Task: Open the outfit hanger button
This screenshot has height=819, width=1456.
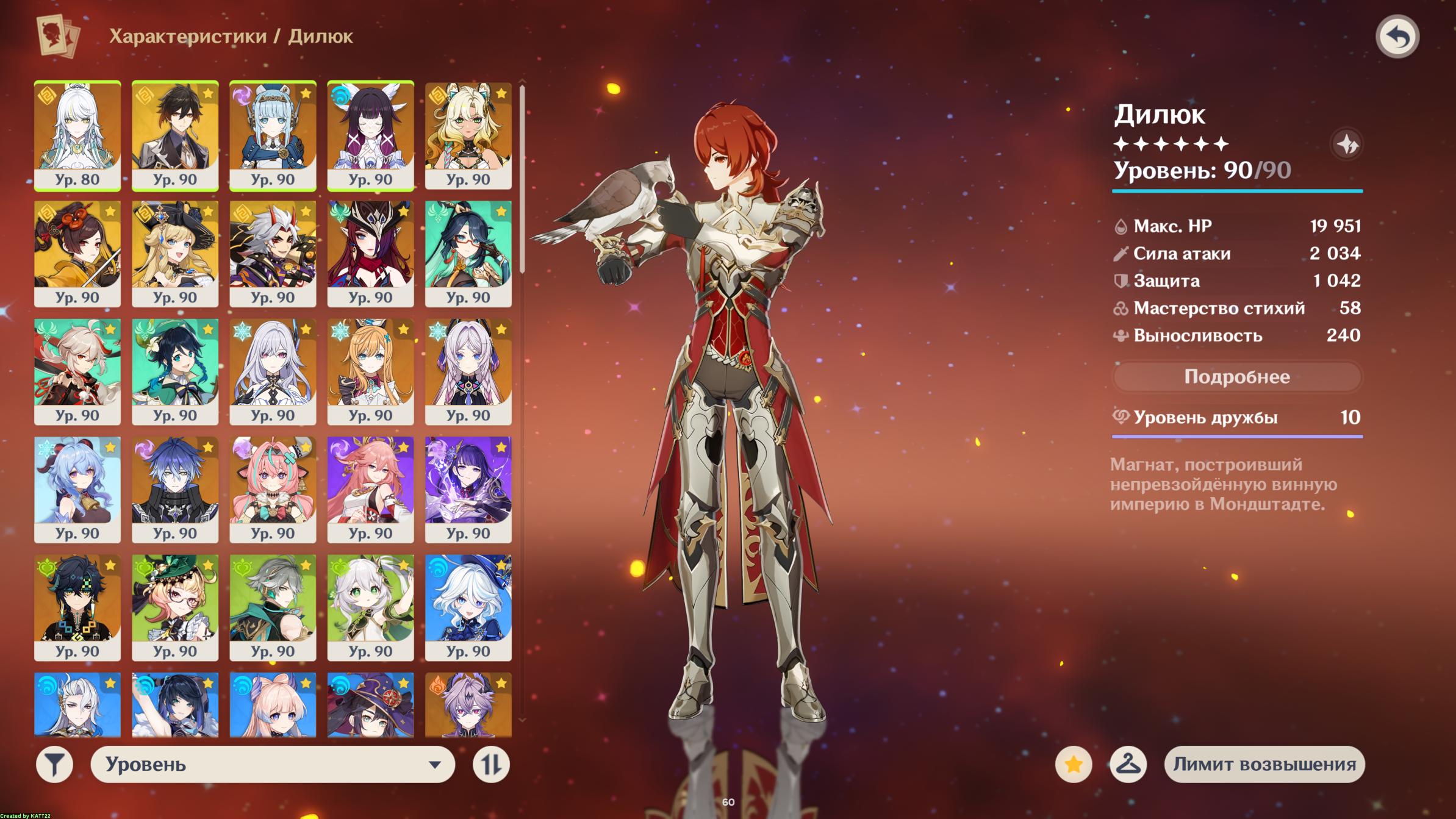Action: [1128, 764]
